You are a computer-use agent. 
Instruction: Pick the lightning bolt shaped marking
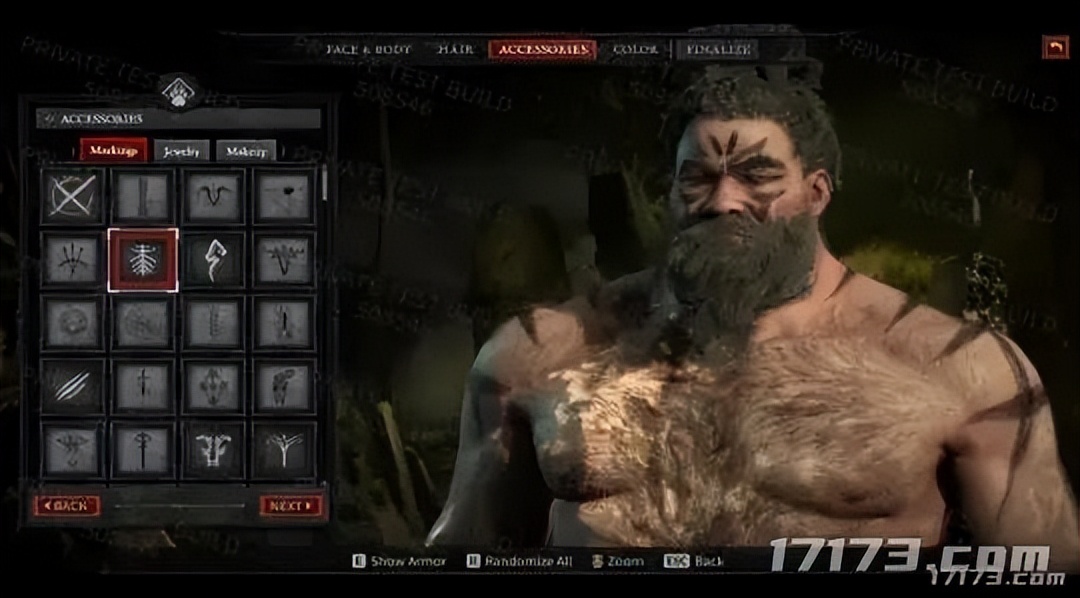click(213, 260)
